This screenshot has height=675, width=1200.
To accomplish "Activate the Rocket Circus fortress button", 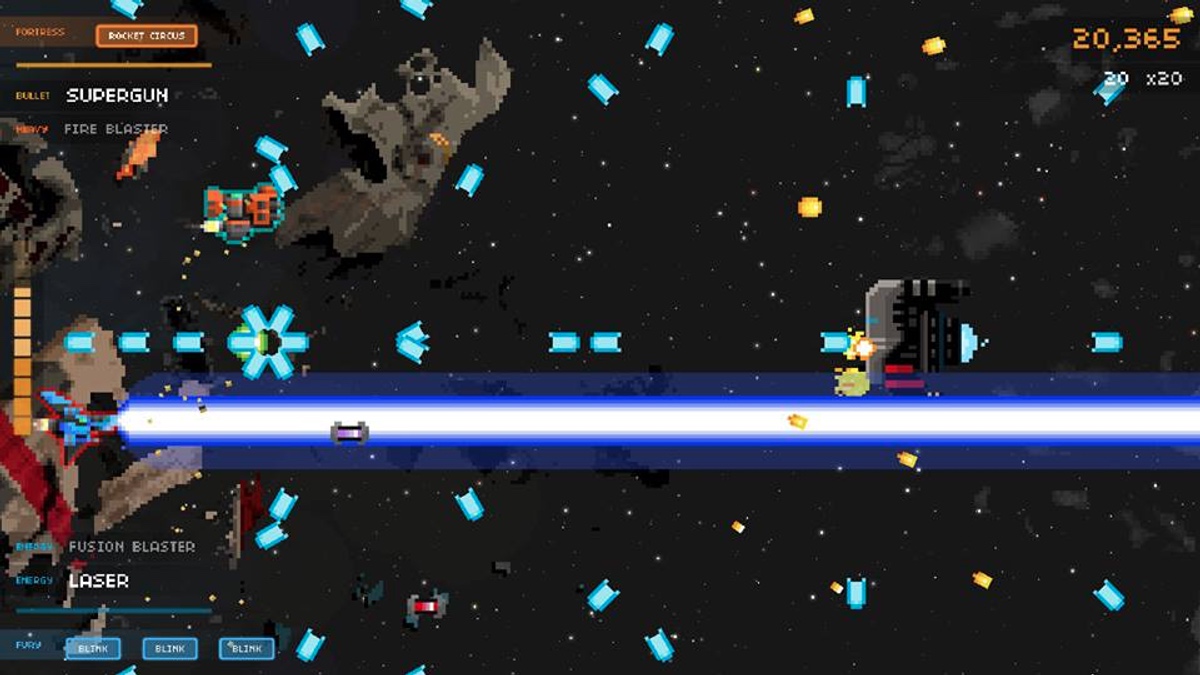I will [146, 36].
